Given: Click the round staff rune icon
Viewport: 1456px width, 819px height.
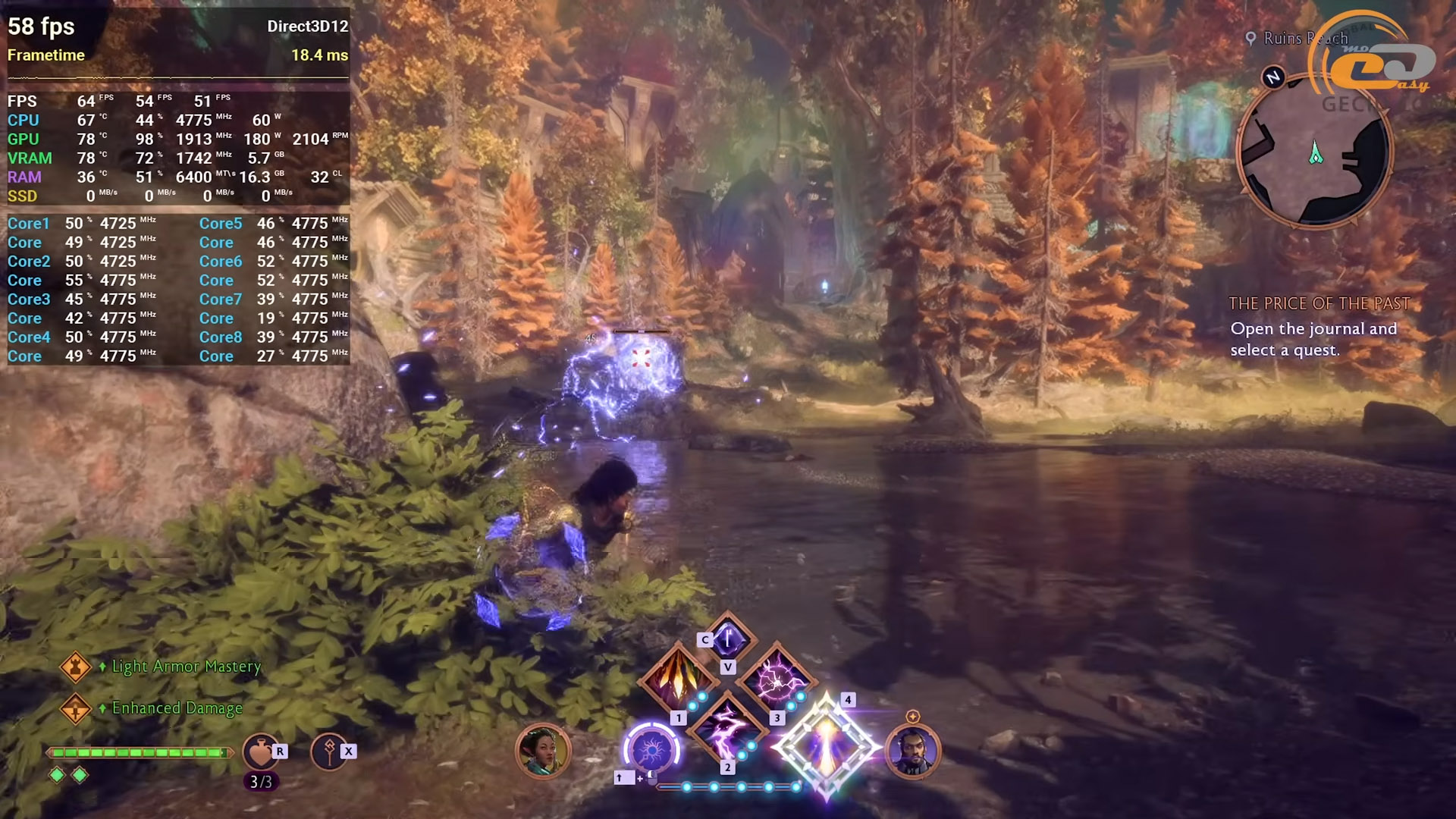Looking at the screenshot, I should pyautogui.click(x=328, y=752).
